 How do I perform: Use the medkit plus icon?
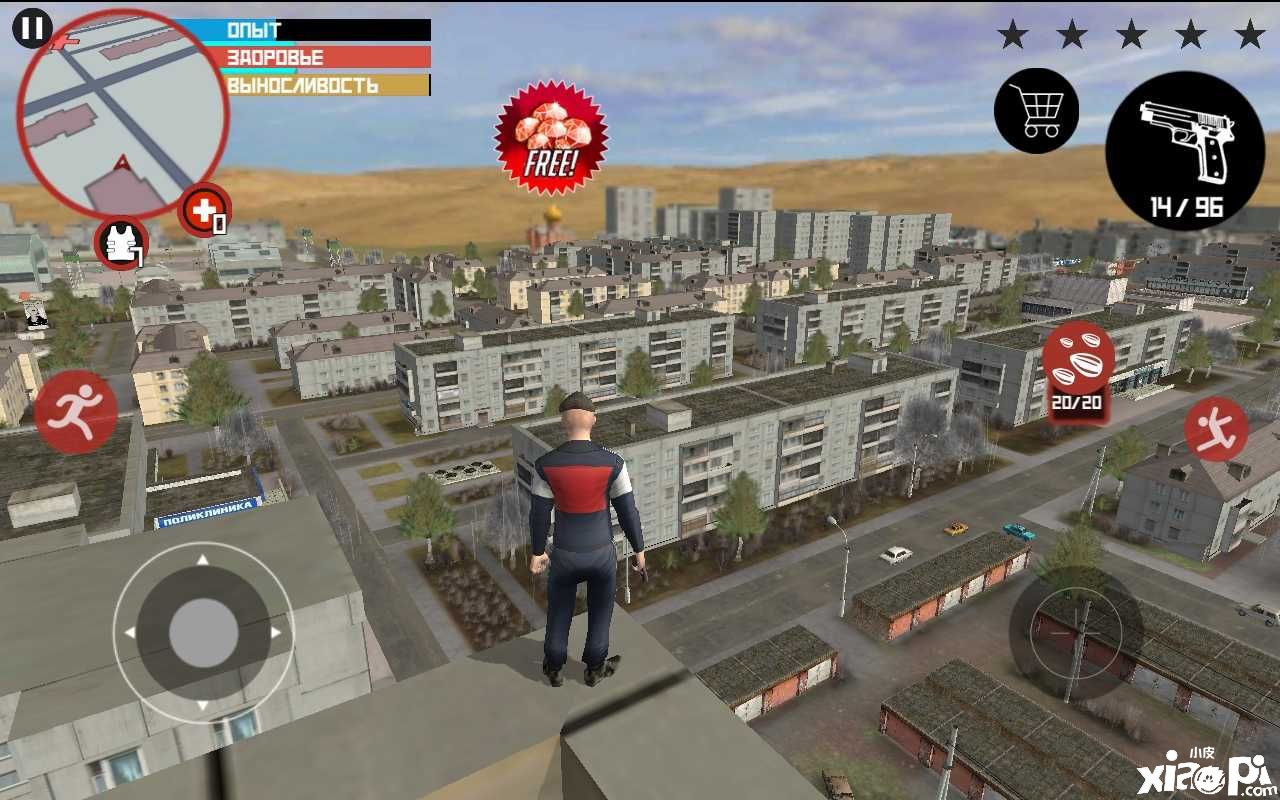(204, 211)
